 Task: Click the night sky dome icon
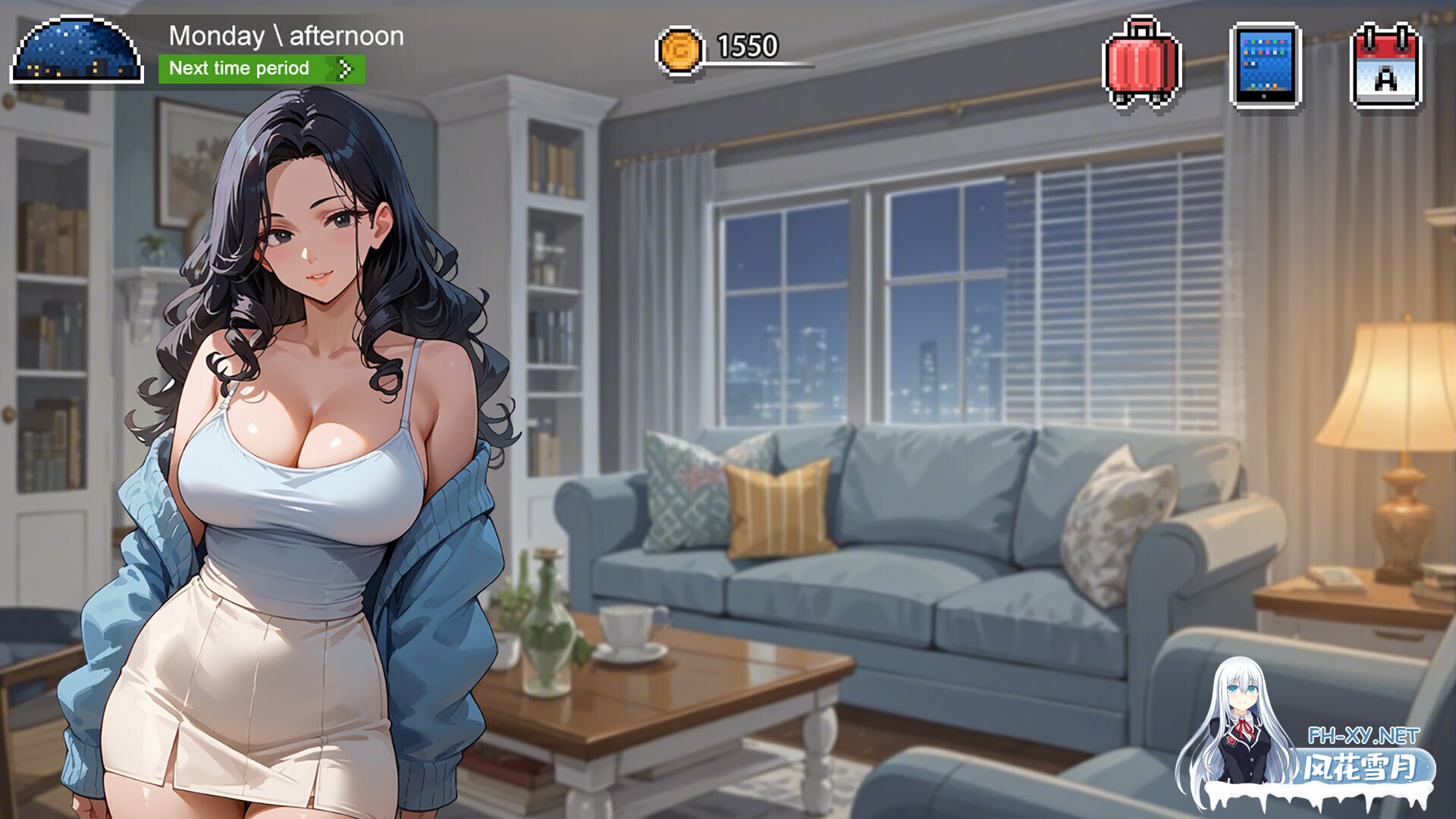77,51
